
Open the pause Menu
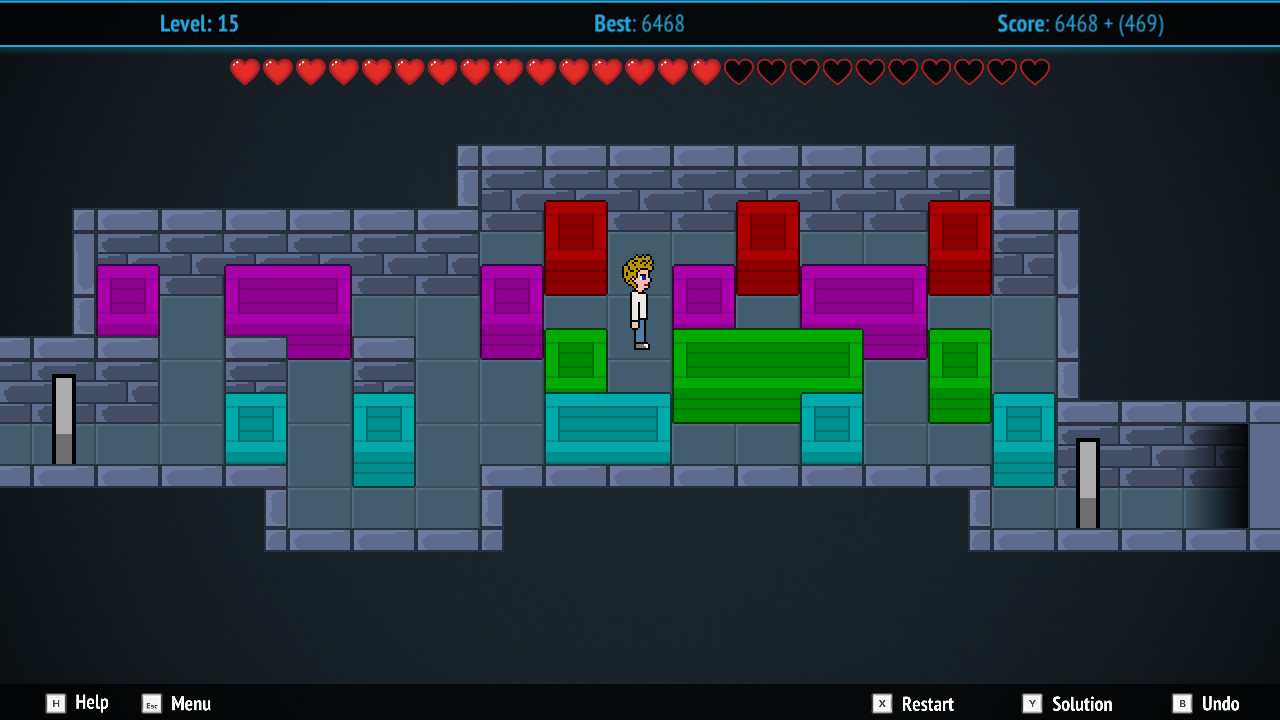pyautogui.click(x=190, y=703)
